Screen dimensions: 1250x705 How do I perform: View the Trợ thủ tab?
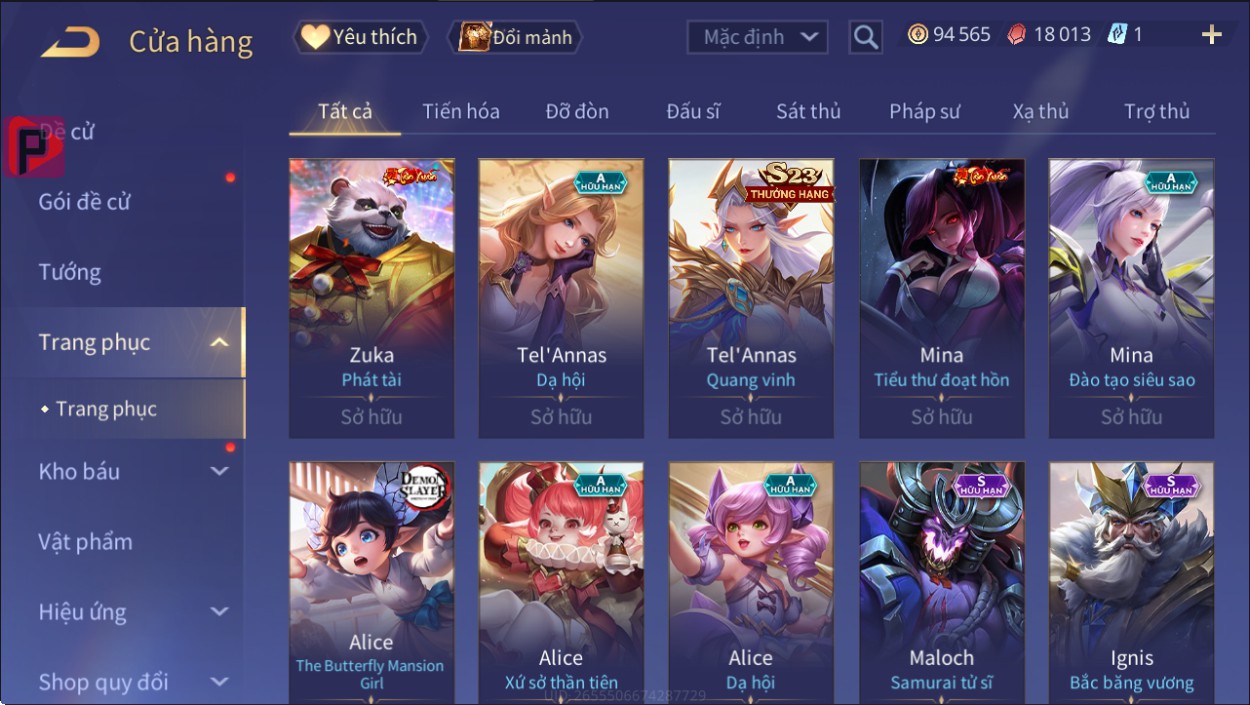pos(1156,112)
